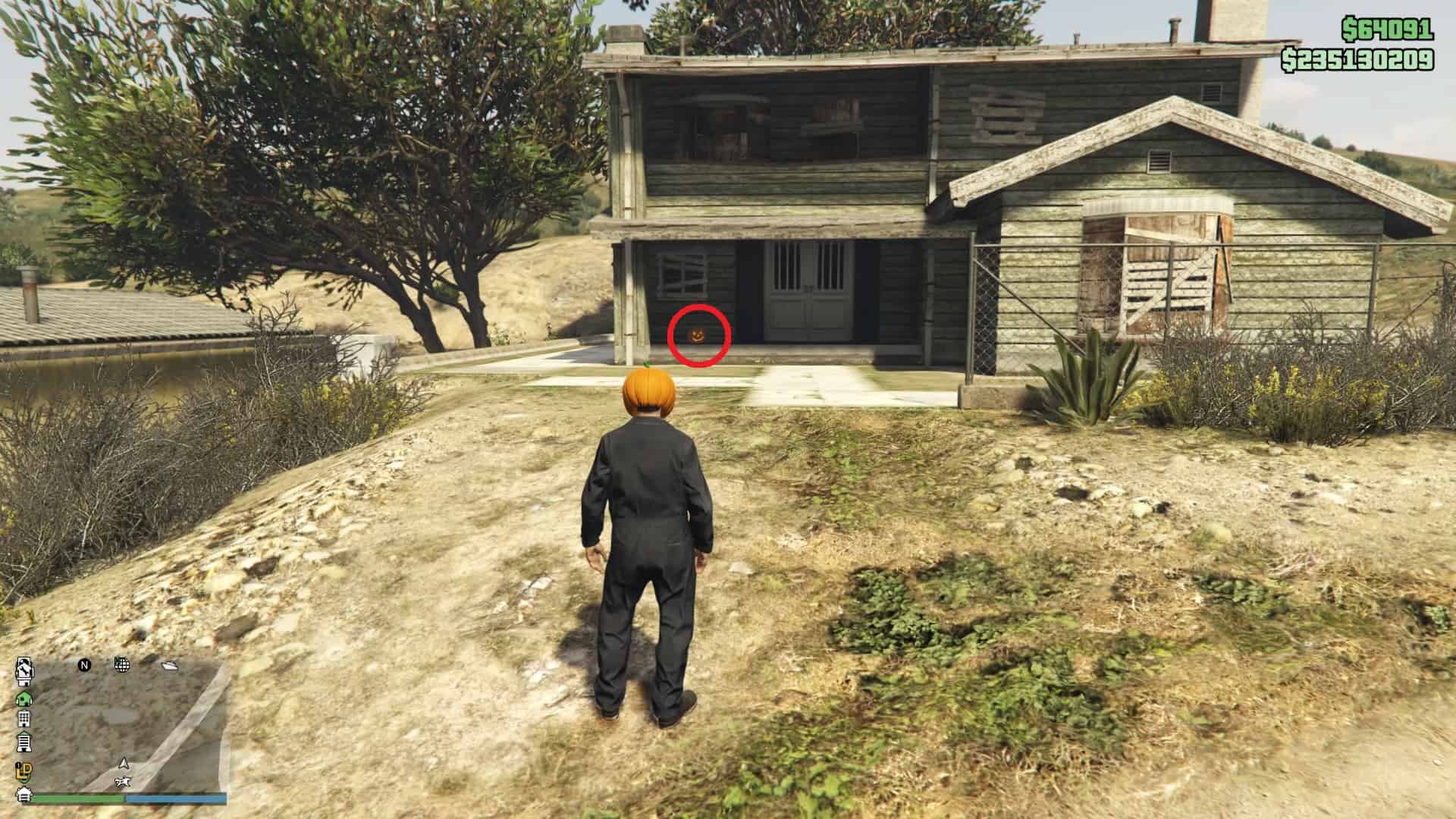Select the globe radio station icon atop the minimap

[122, 665]
